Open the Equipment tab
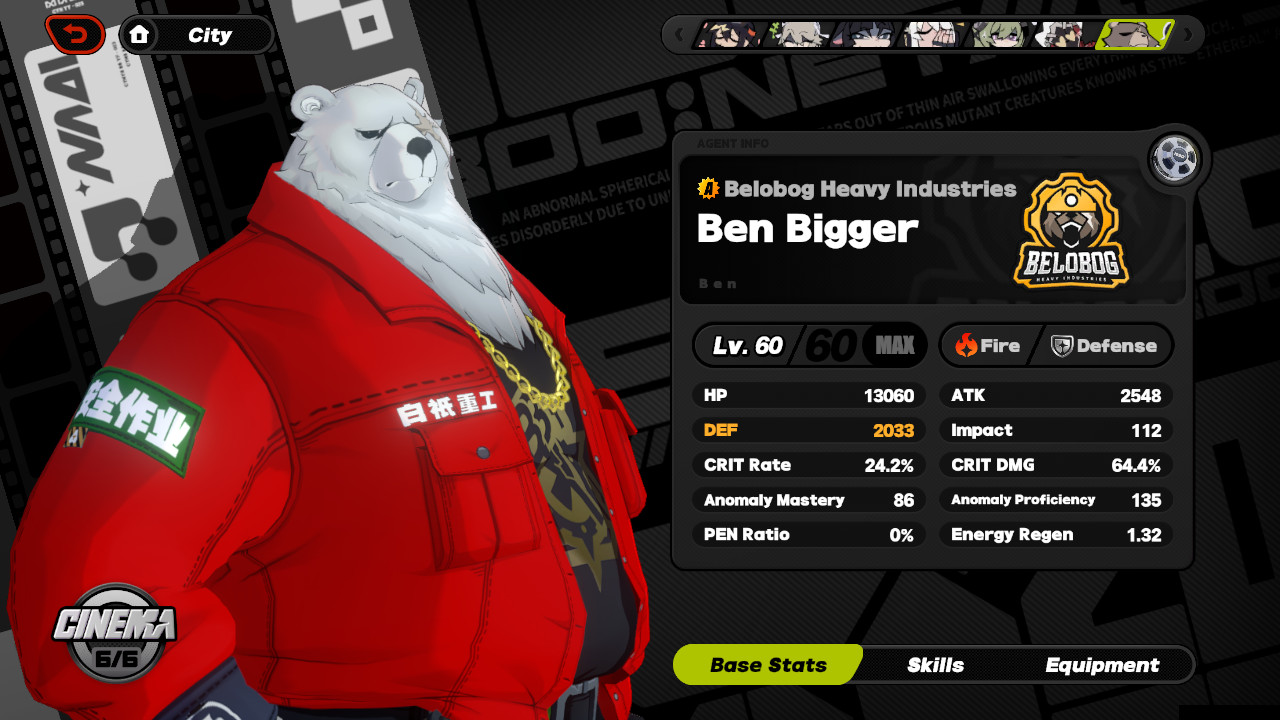Viewport: 1280px width, 720px height. click(1102, 665)
